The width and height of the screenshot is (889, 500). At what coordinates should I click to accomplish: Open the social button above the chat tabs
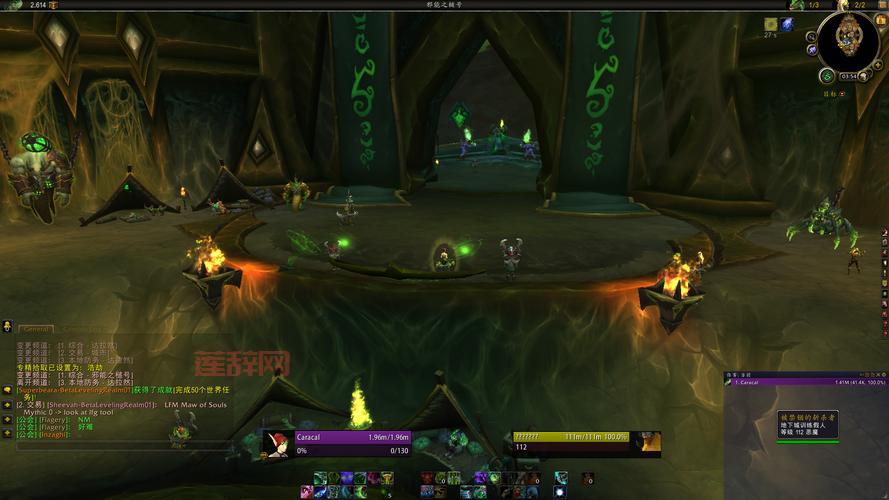(7, 327)
